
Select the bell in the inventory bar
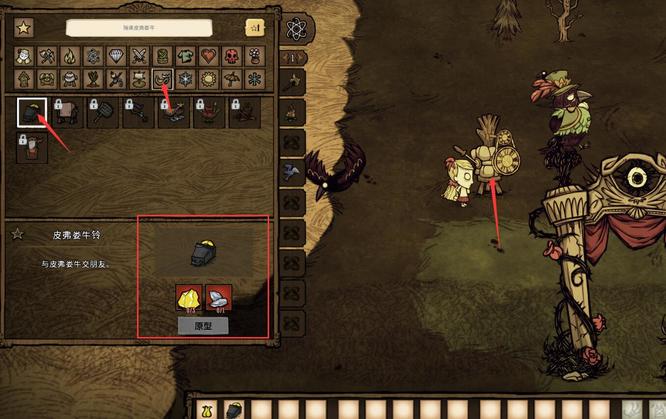pyautogui.click(x=232, y=409)
